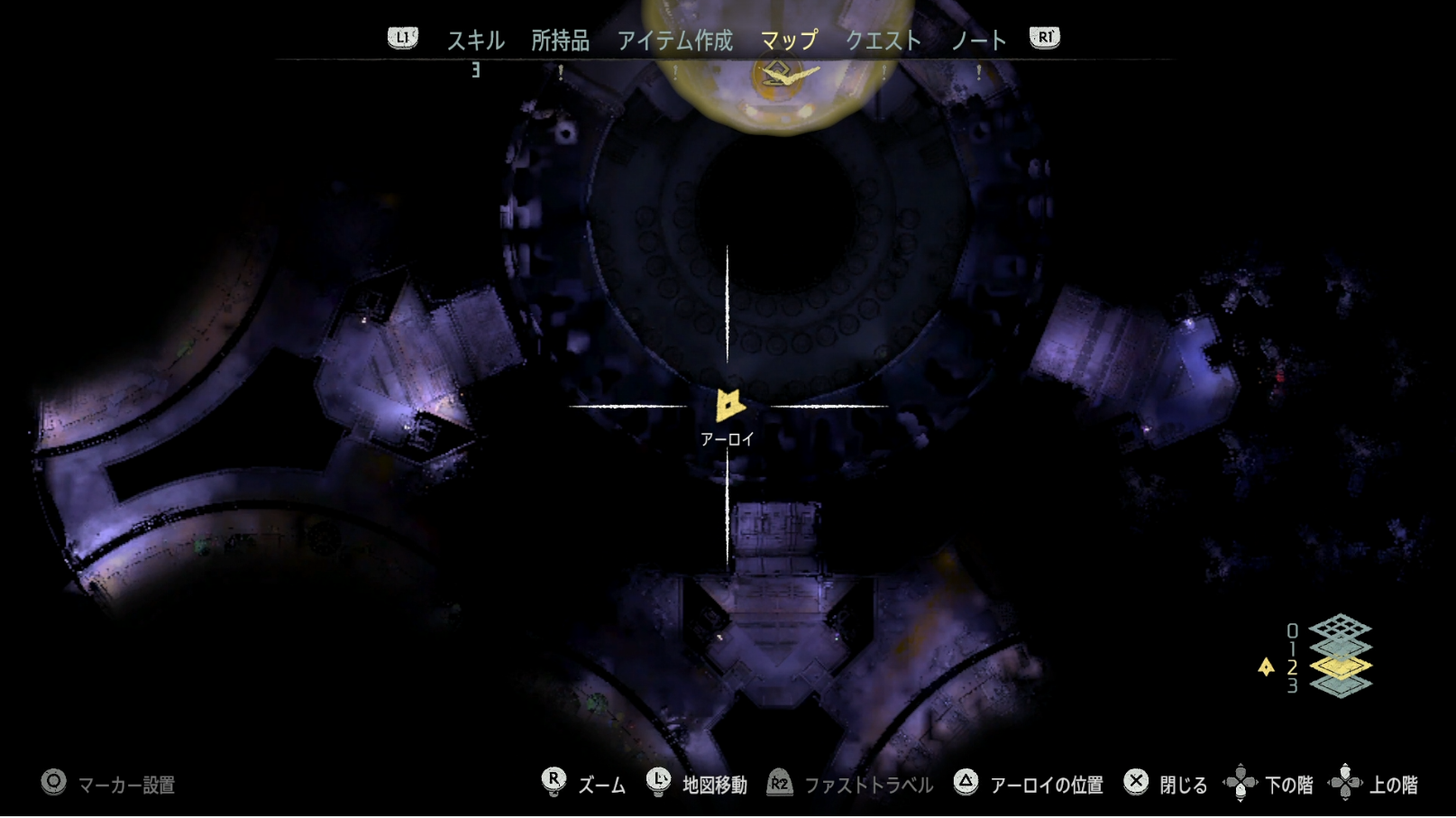This screenshot has width=1456, height=818.
Task: Click the d-pad icon for 下の階
Action: [x=1241, y=784]
